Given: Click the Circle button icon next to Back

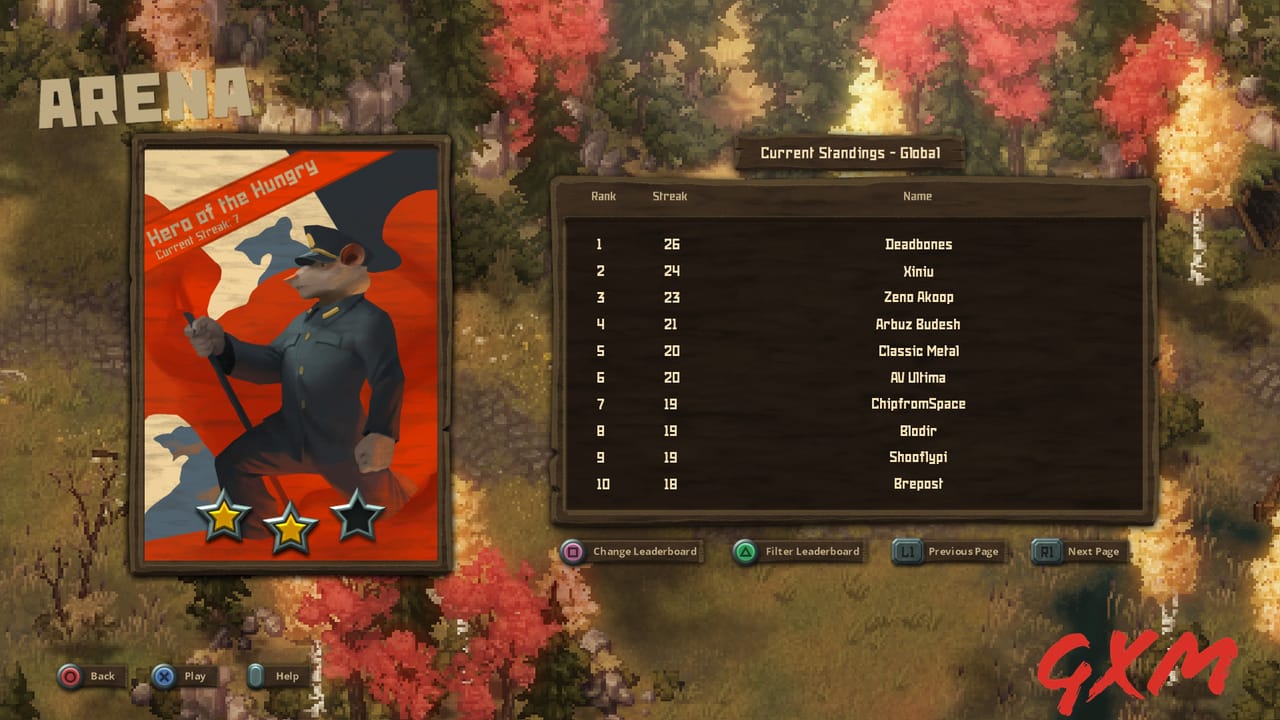Looking at the screenshot, I should tap(69, 676).
